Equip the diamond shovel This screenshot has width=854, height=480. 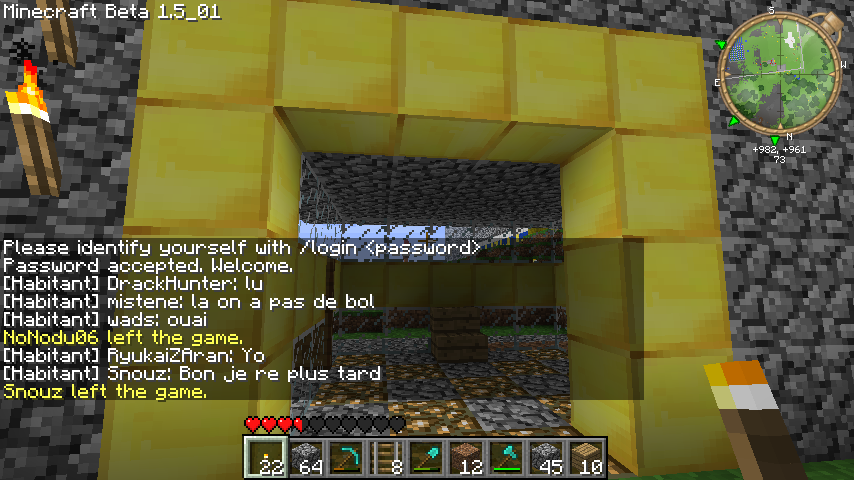[x=427, y=458]
